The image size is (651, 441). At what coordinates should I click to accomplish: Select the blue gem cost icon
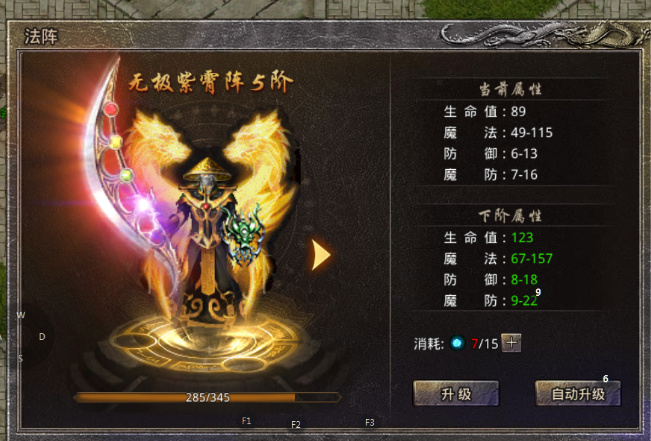click(x=457, y=343)
